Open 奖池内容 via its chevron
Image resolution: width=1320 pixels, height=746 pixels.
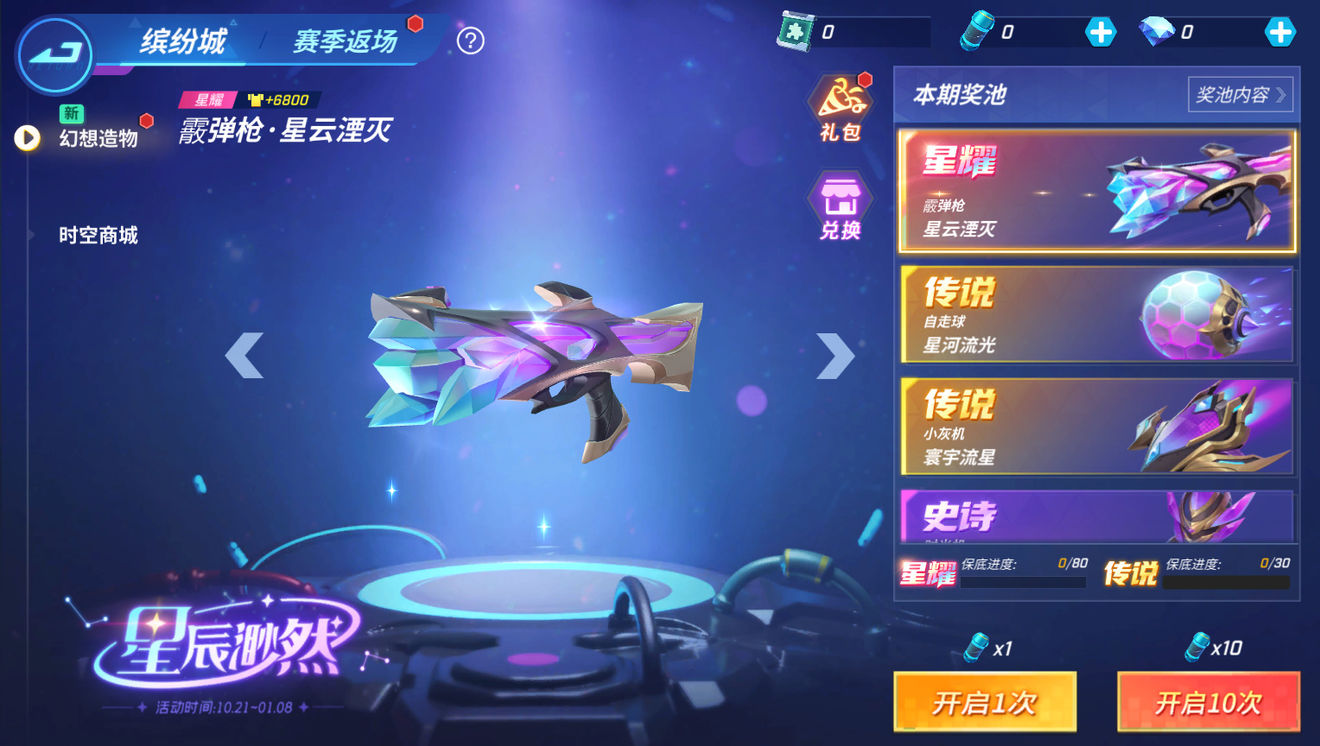(x=1240, y=94)
